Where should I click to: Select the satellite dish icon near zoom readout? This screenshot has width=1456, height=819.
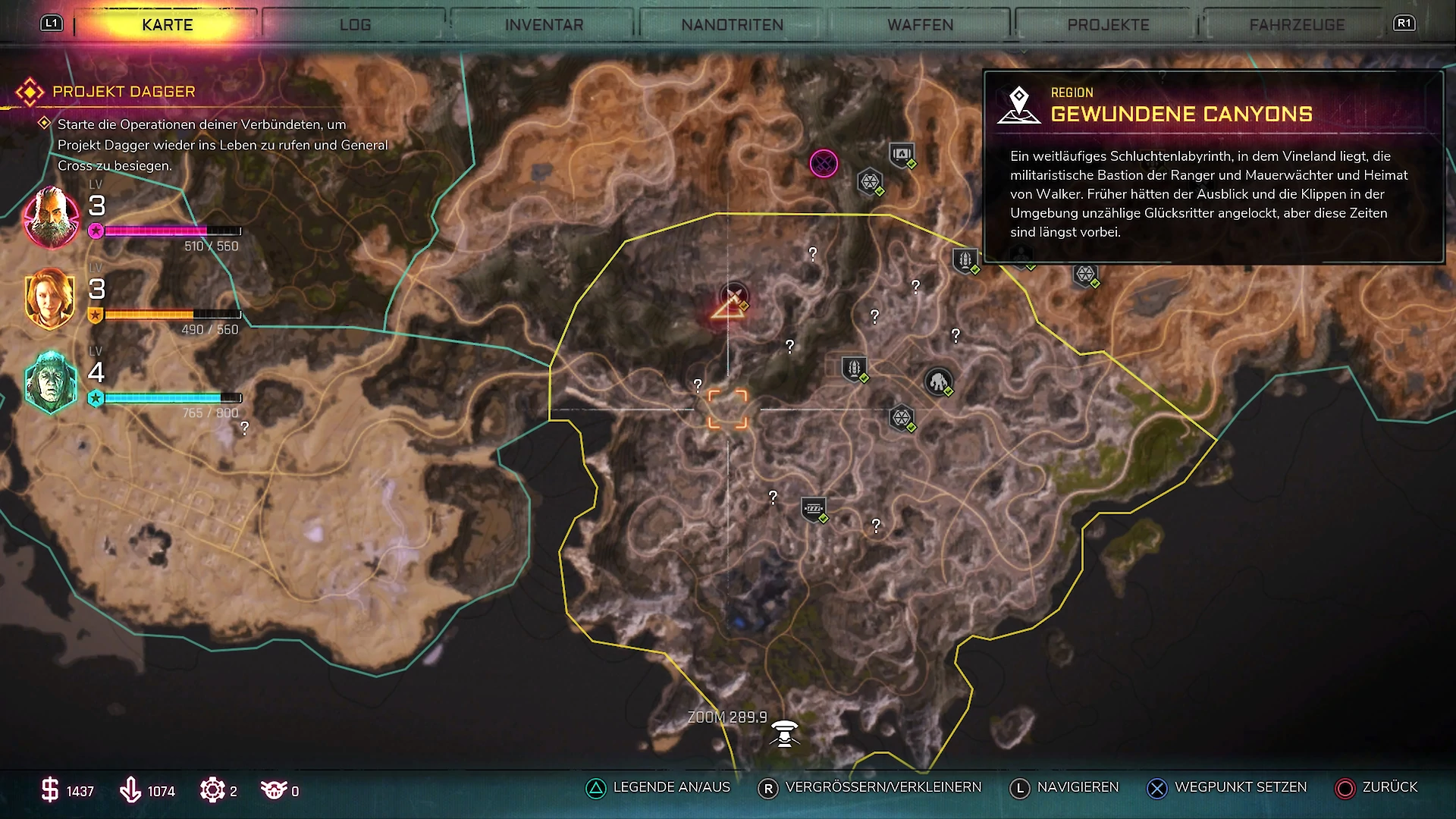(x=785, y=733)
